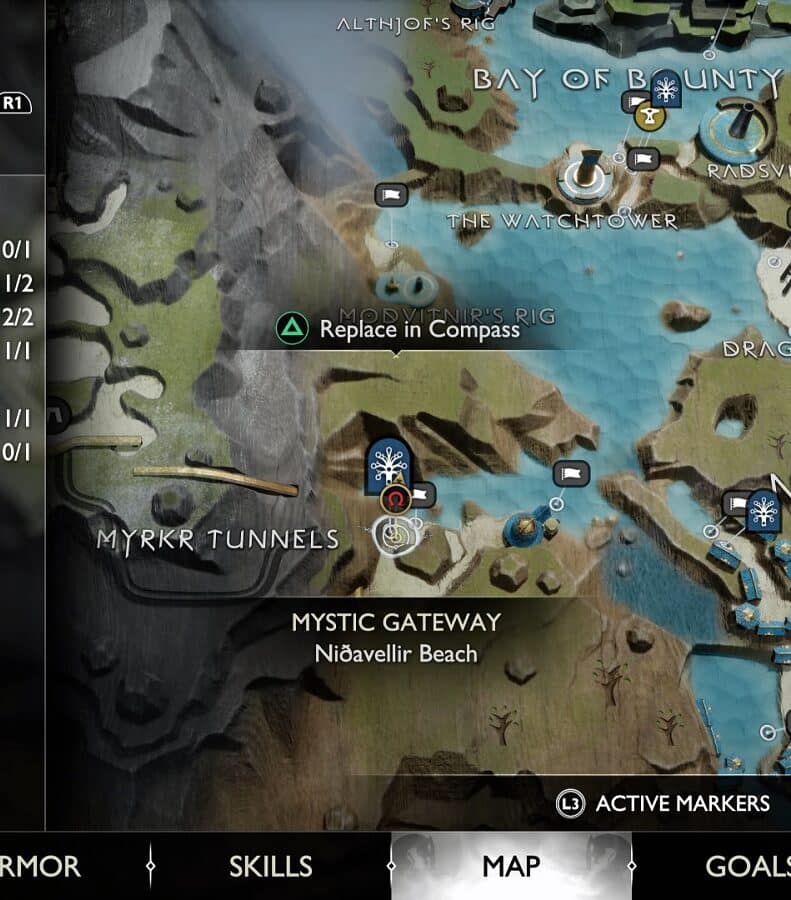Select the flag marker beside the red omega icon
Image resolution: width=791 pixels, height=900 pixels.
pos(424,493)
